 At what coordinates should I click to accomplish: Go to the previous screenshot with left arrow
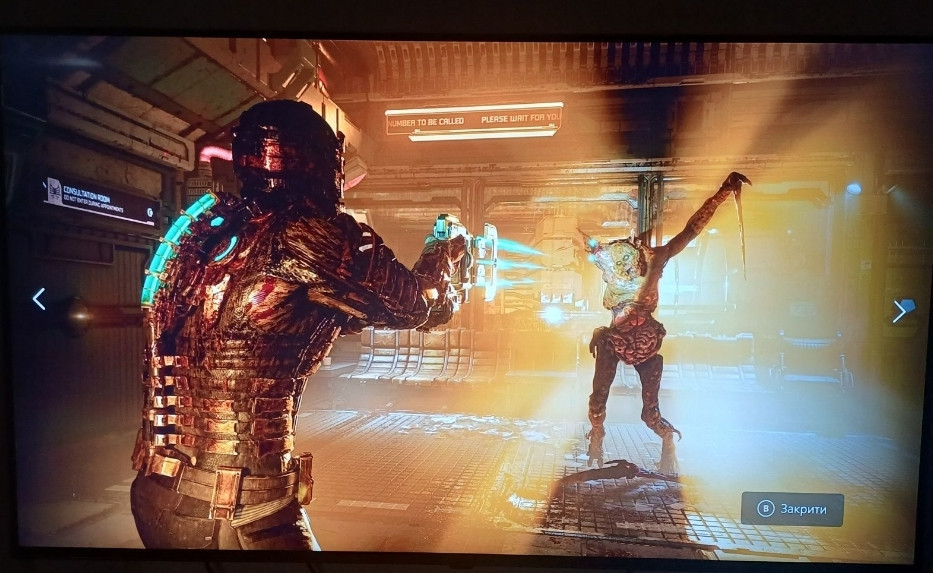click(x=39, y=299)
